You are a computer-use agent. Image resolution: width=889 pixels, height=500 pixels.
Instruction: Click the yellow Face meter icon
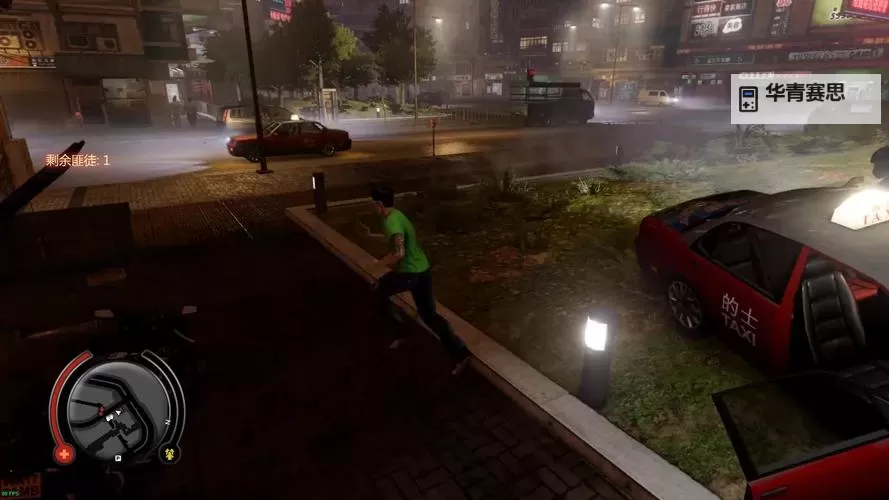(x=170, y=453)
